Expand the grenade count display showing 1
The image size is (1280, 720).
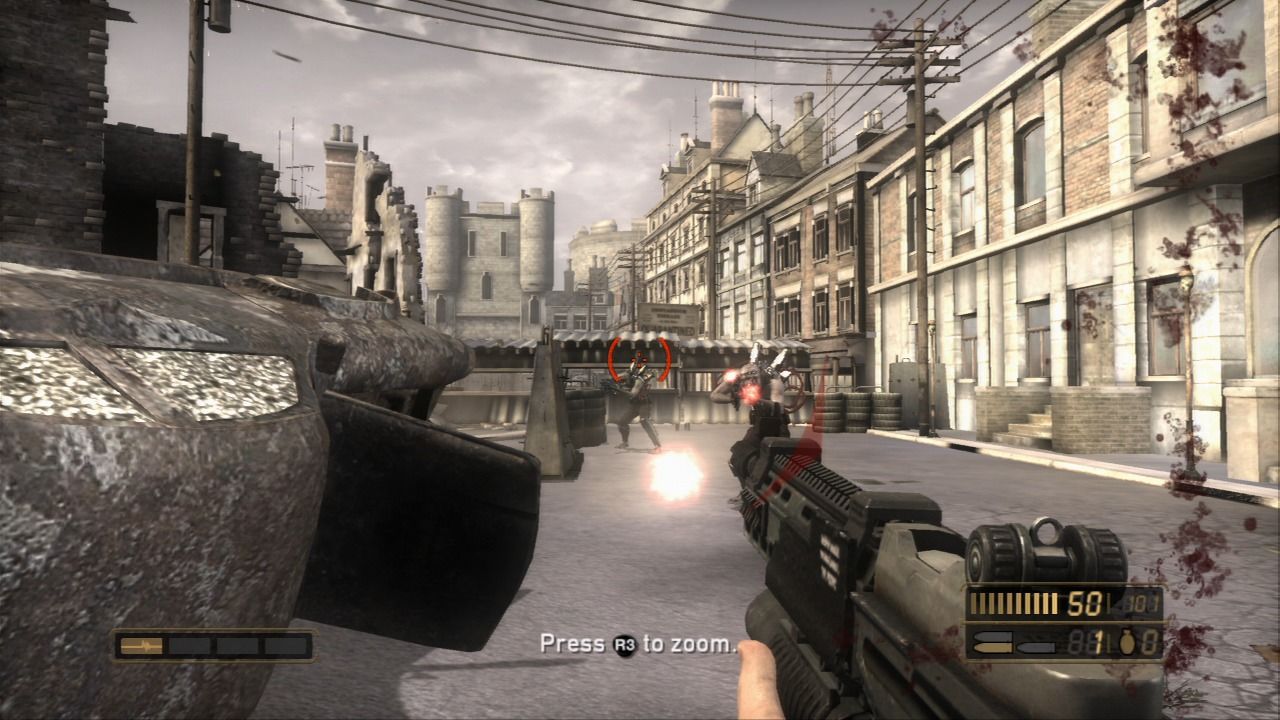click(x=1099, y=642)
